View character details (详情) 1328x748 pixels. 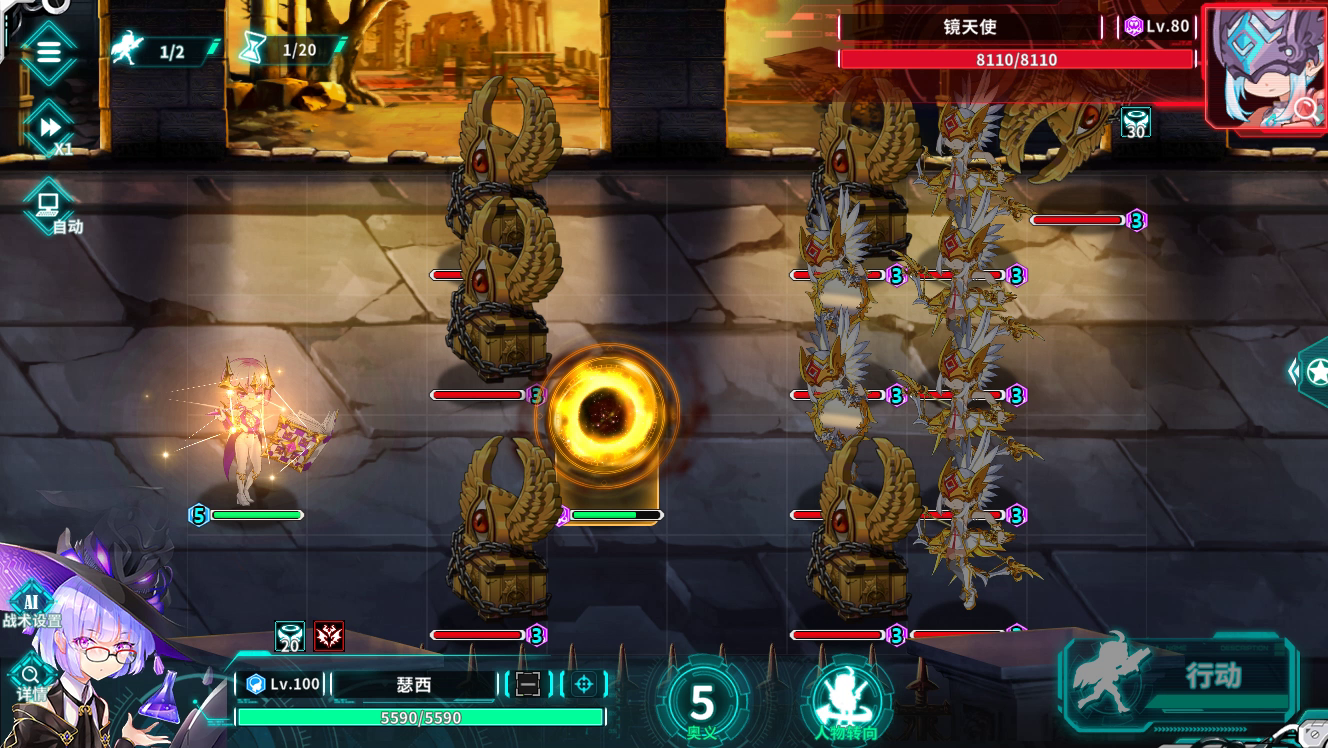click(x=30, y=678)
